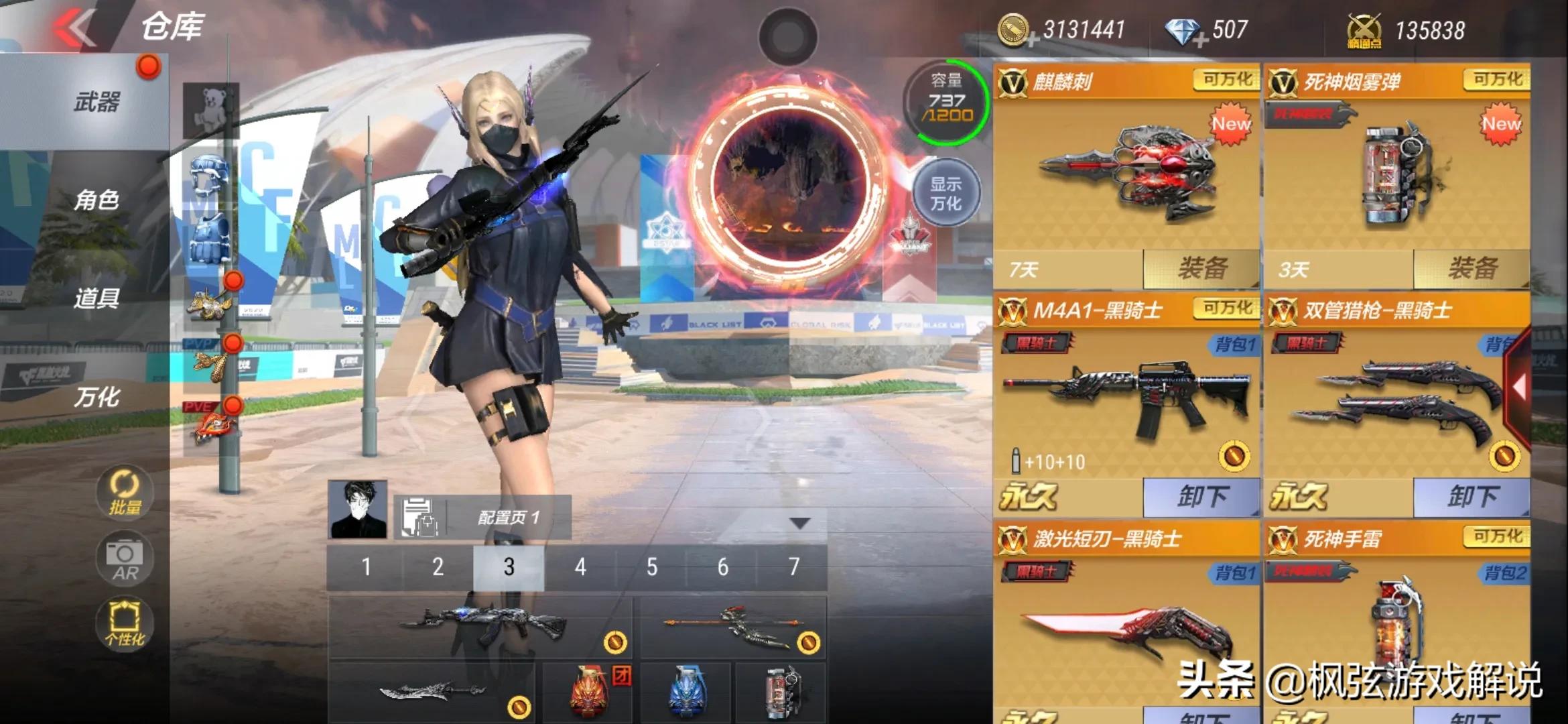Go back using the red arrow button
Screen dimensions: 1568x724
click(x=75, y=28)
